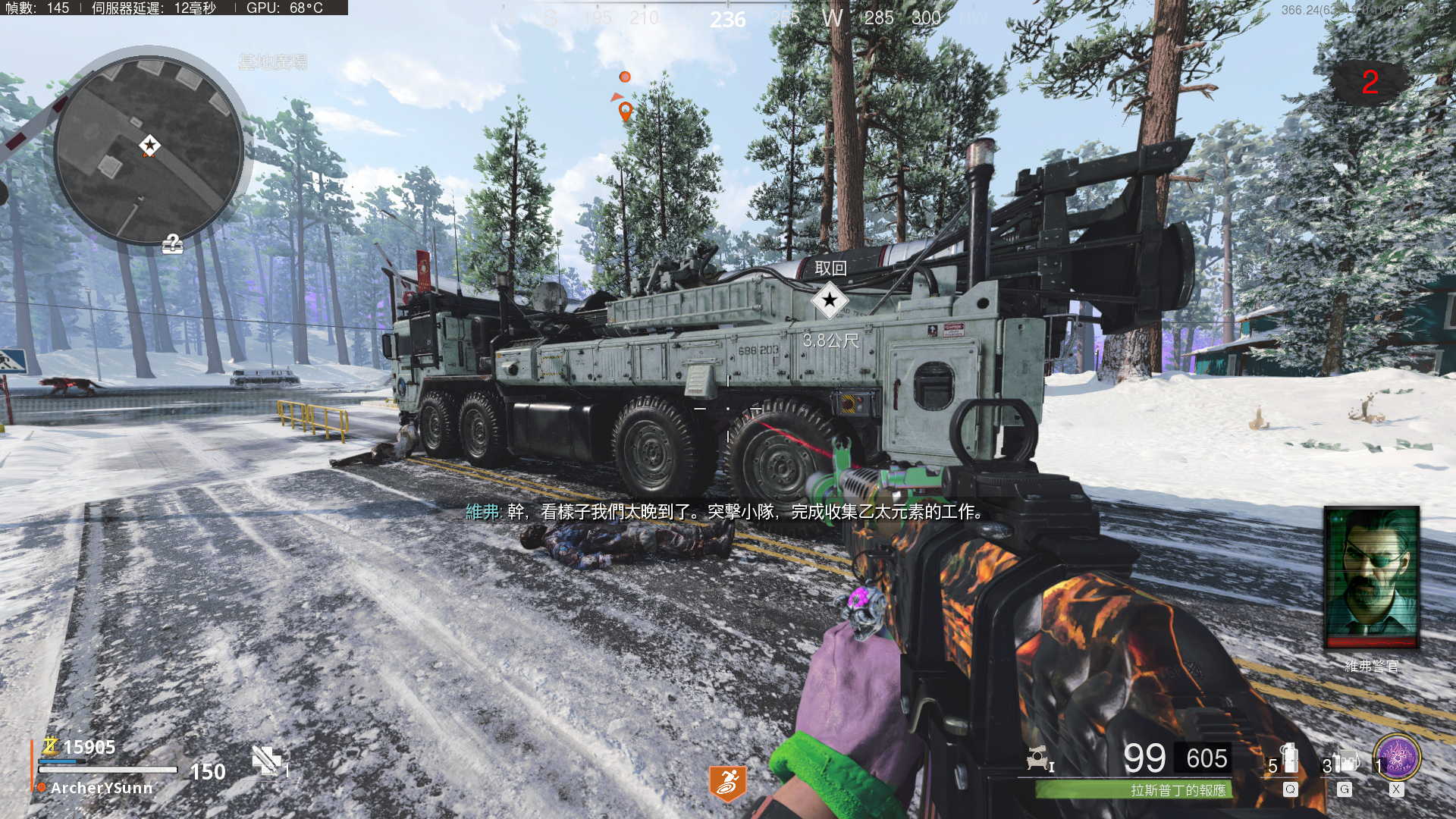Select the star objective marker on the minimap
This screenshot has height=819, width=1456.
pos(149,145)
